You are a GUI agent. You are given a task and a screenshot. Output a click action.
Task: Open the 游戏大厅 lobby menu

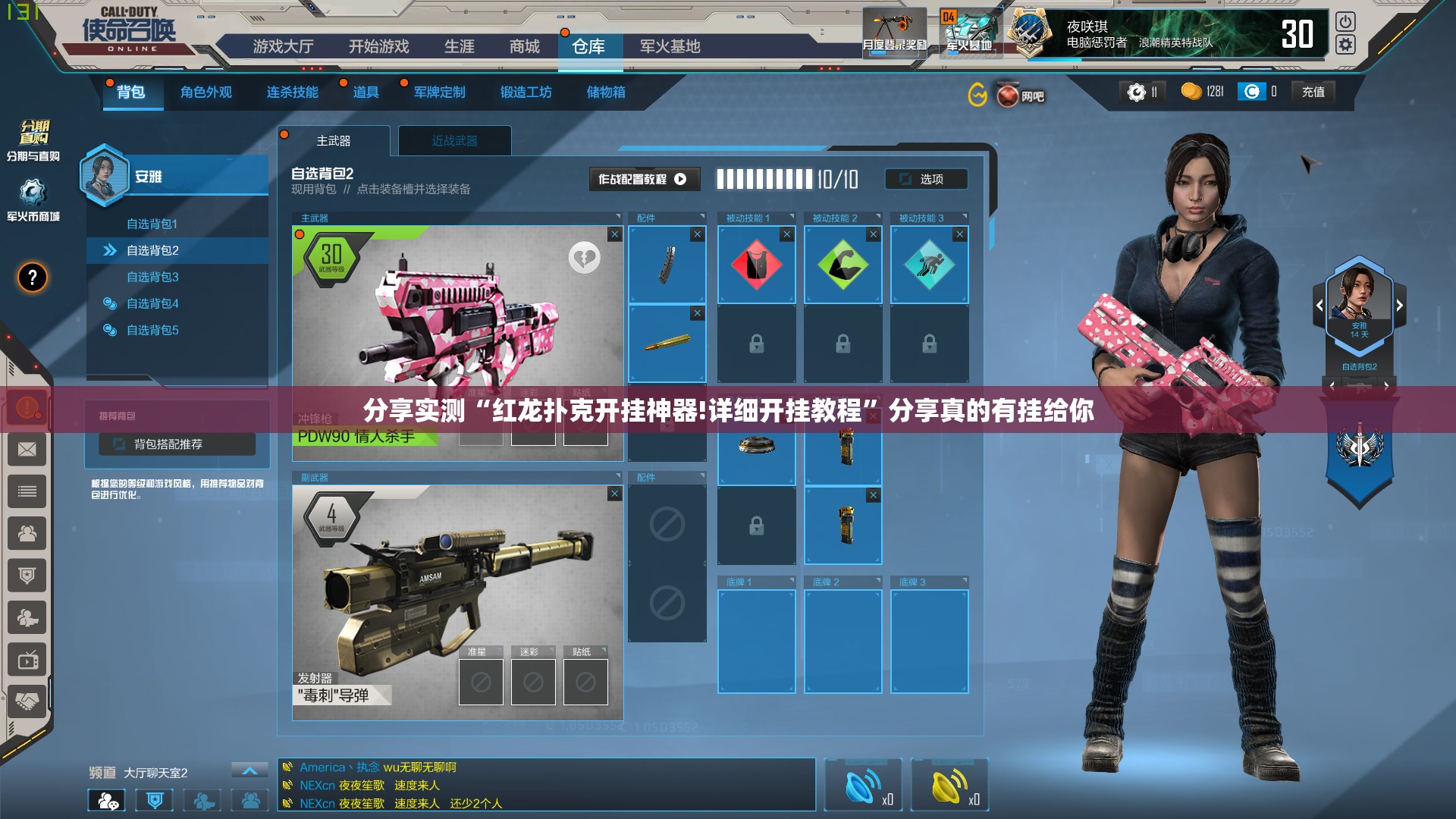(x=283, y=47)
